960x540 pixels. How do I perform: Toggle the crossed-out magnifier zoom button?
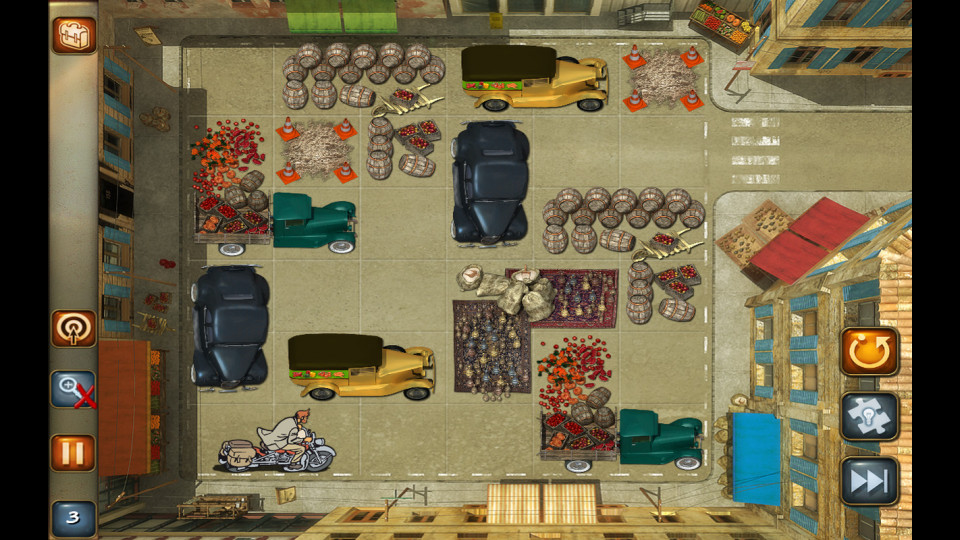[x=74, y=390]
